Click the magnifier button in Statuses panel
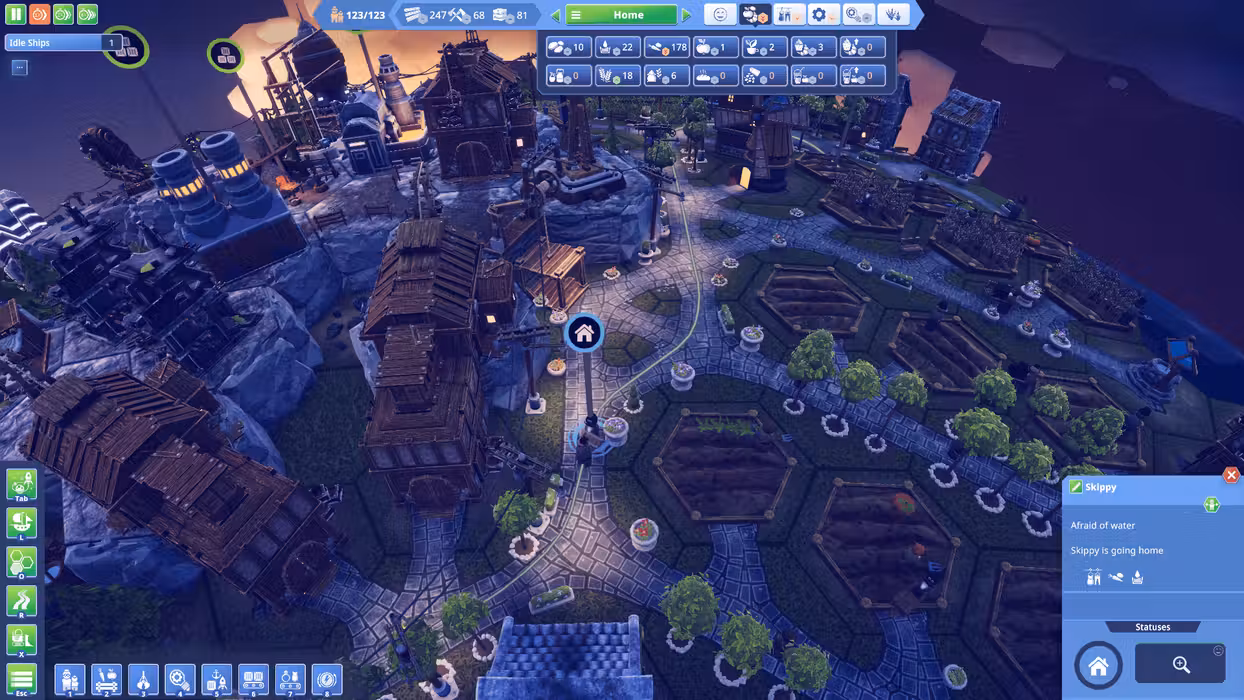 click(x=1180, y=665)
